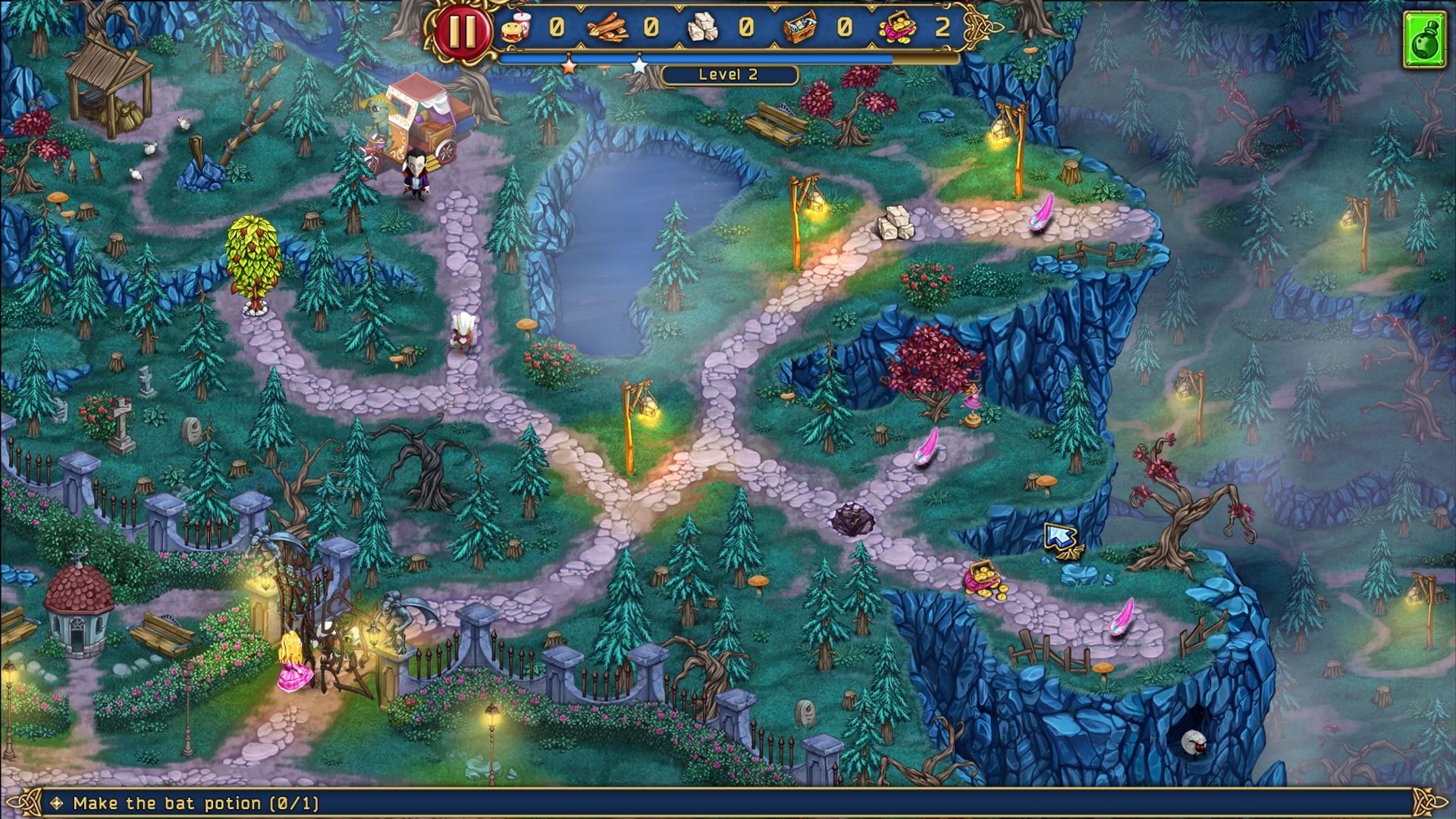Activate the green potion bonus button
The image size is (1456, 819).
1425,40
